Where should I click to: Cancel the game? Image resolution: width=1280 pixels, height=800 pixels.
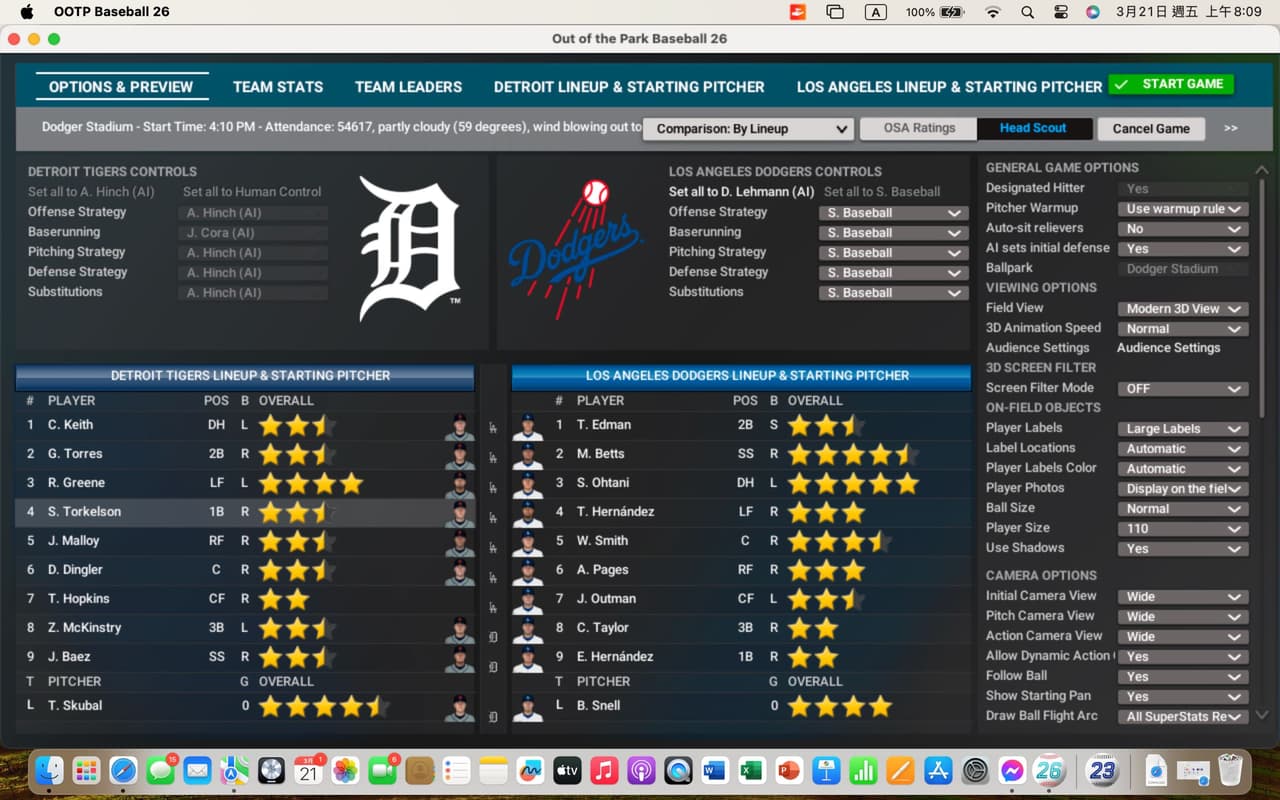(x=1151, y=129)
